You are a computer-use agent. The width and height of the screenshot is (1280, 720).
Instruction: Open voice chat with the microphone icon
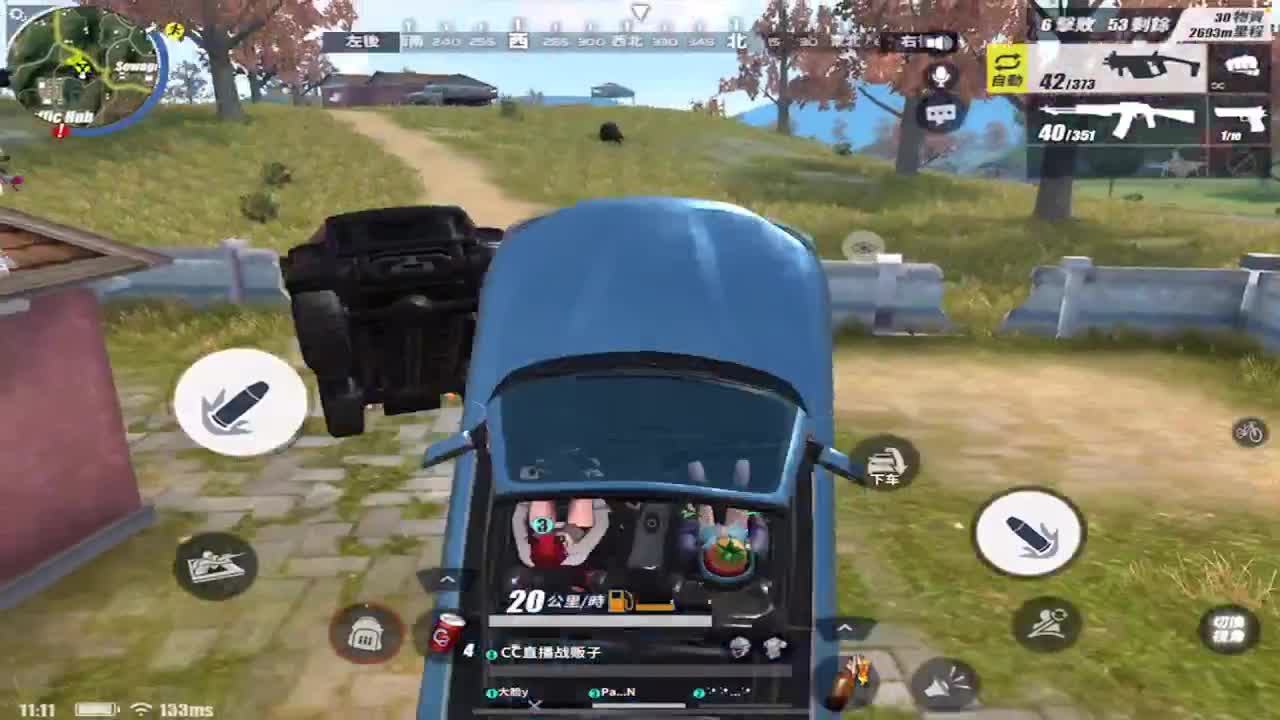tap(940, 75)
